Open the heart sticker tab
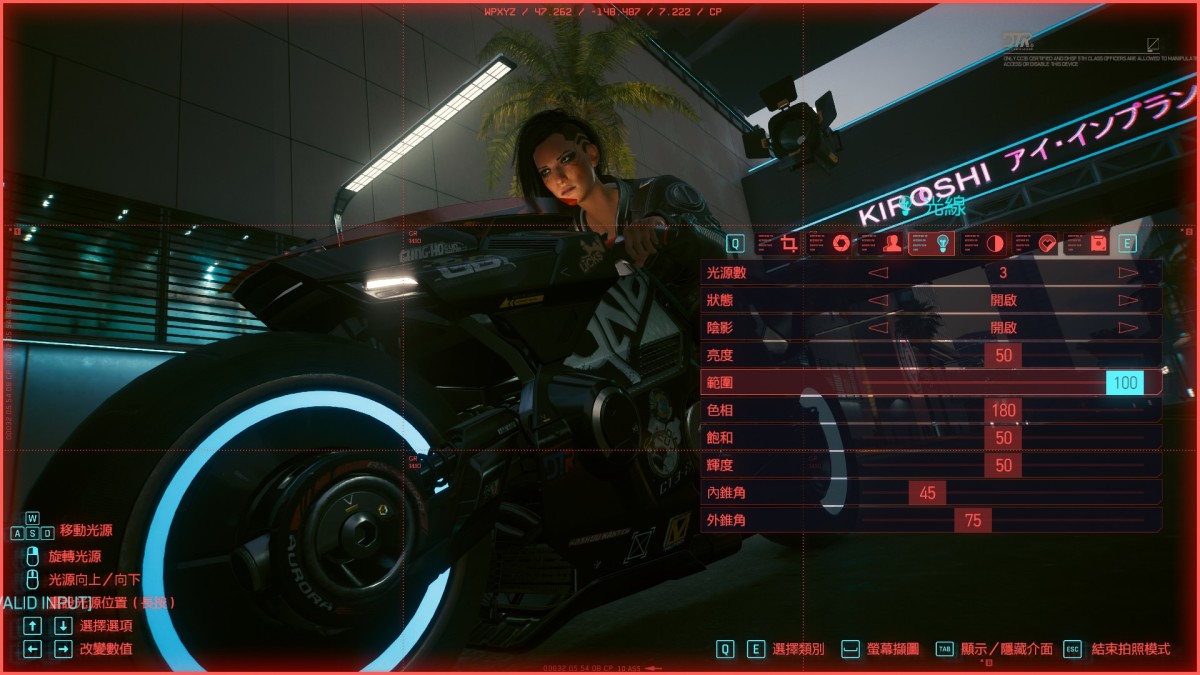The width and height of the screenshot is (1200, 675). tap(1047, 243)
